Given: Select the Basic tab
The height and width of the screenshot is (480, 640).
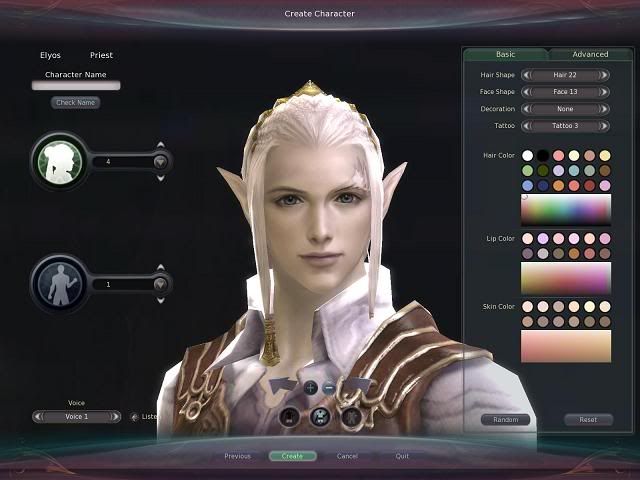Looking at the screenshot, I should coord(505,54).
